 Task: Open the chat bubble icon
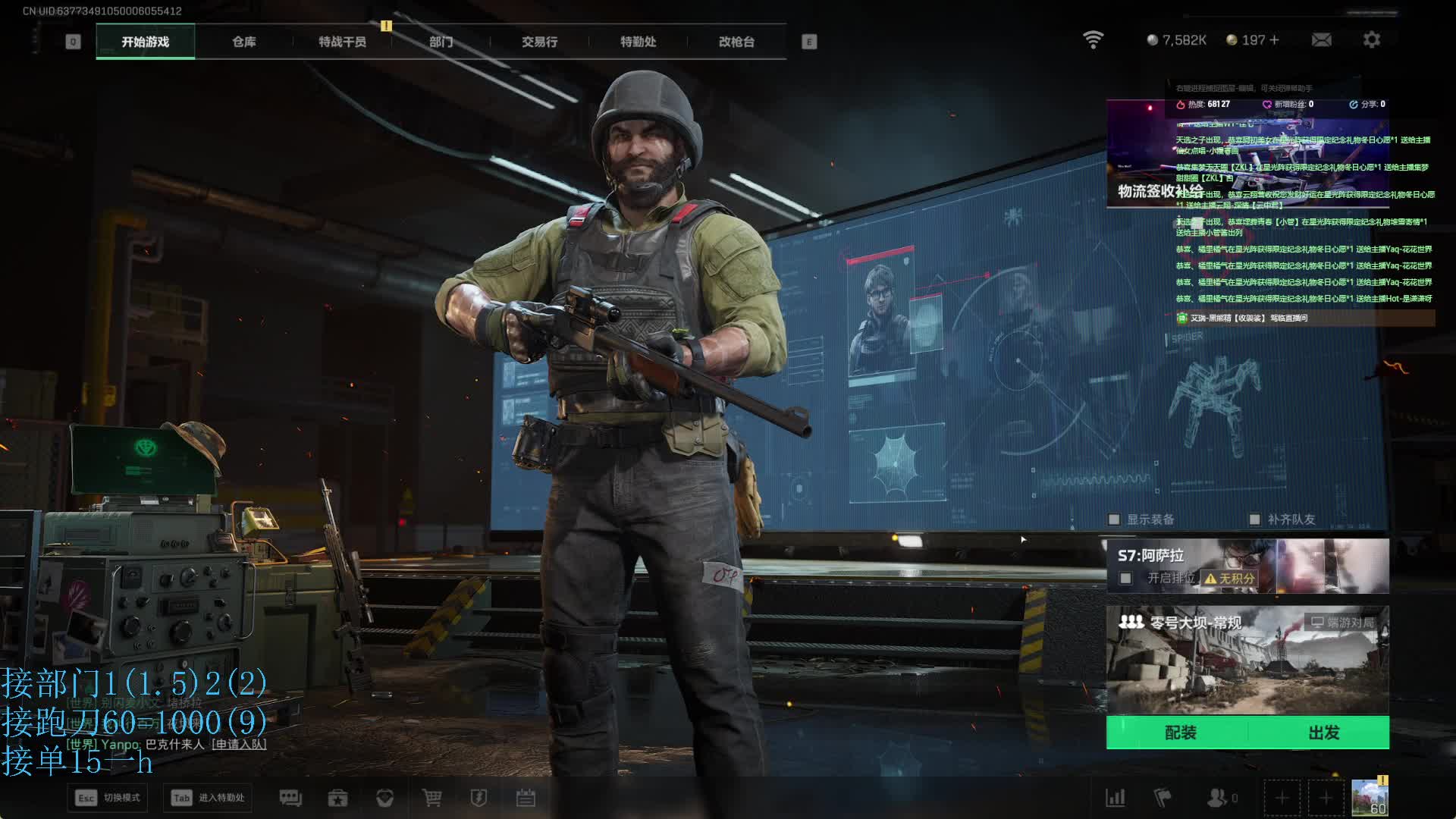(290, 798)
